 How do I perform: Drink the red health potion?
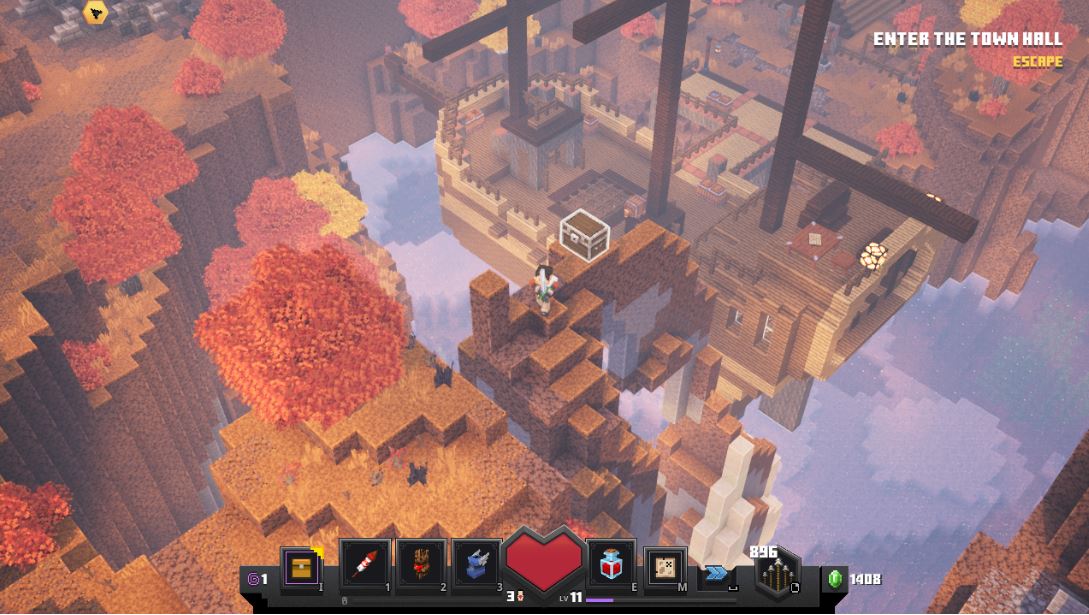[611, 566]
